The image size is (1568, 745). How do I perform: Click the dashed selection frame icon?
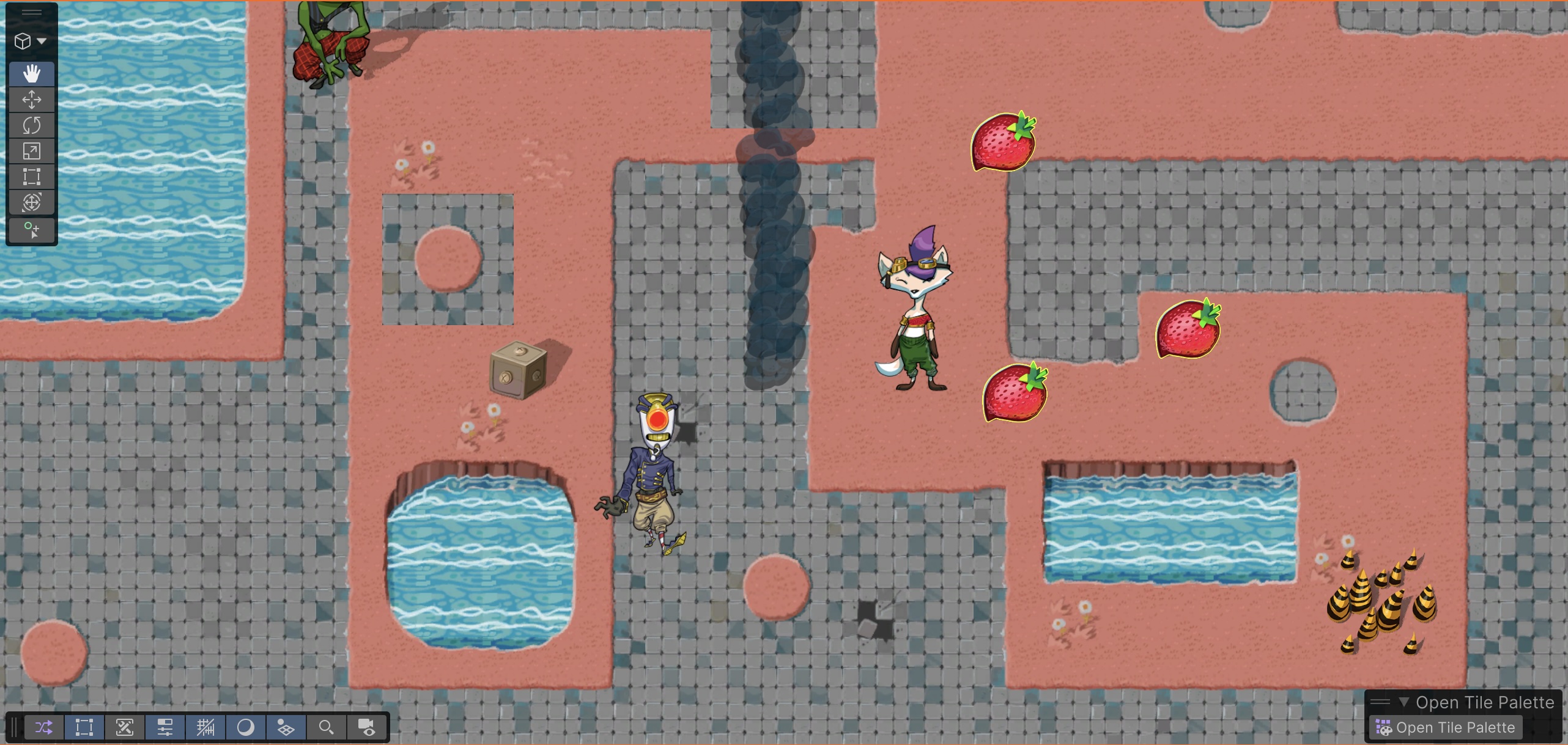(84, 727)
